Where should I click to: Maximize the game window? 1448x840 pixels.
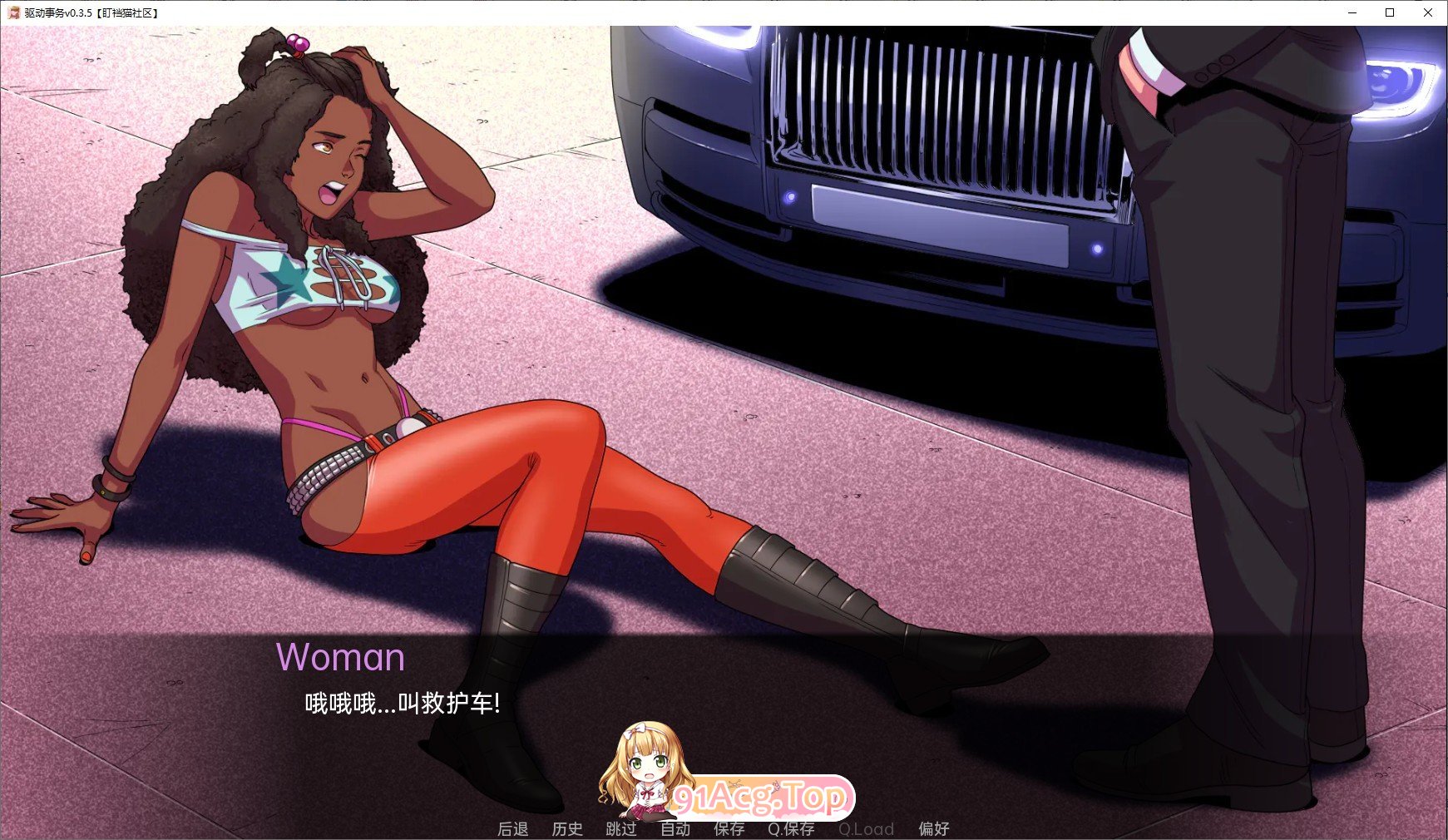[1390, 12]
